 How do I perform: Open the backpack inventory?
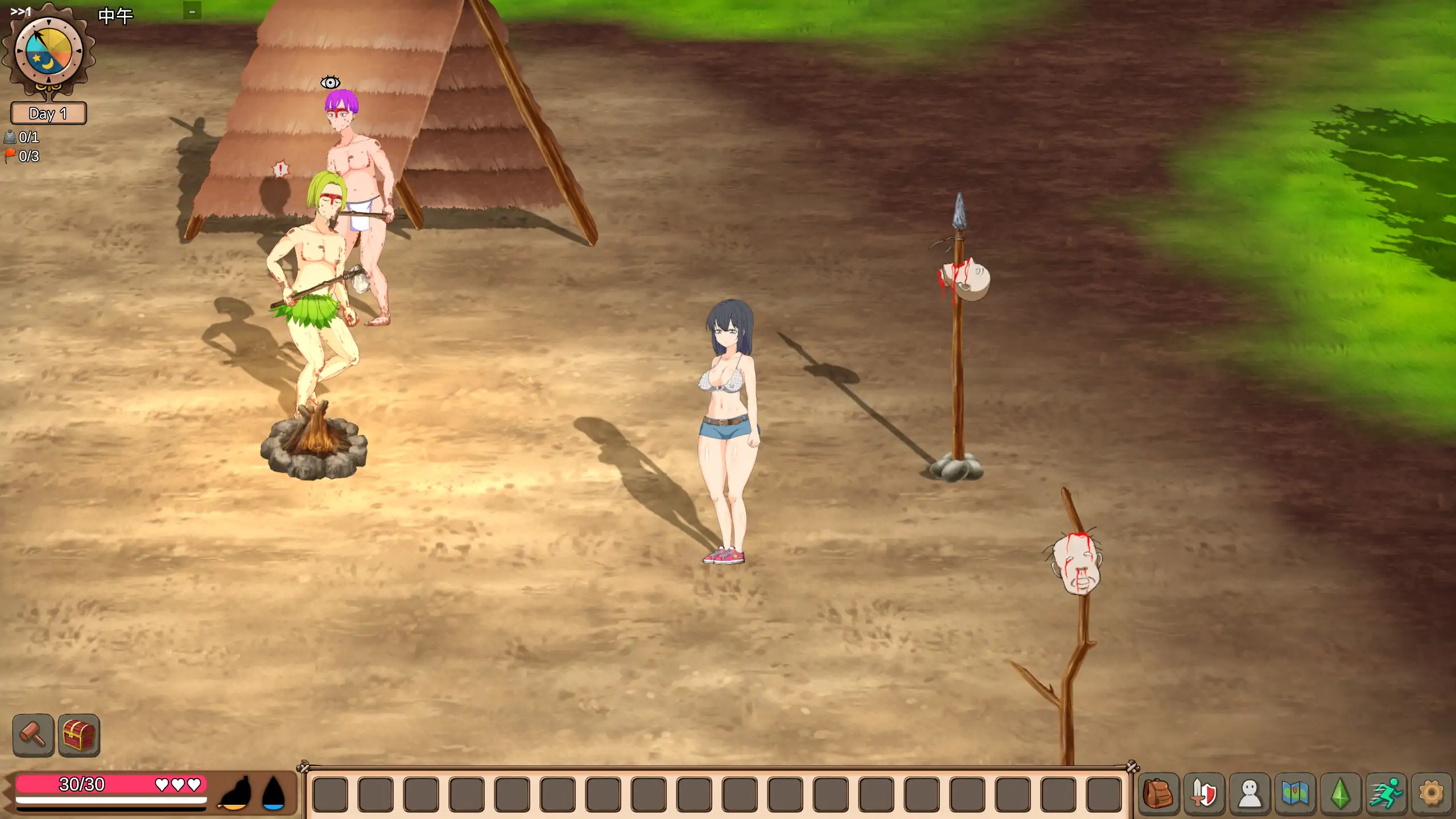(x=1158, y=792)
